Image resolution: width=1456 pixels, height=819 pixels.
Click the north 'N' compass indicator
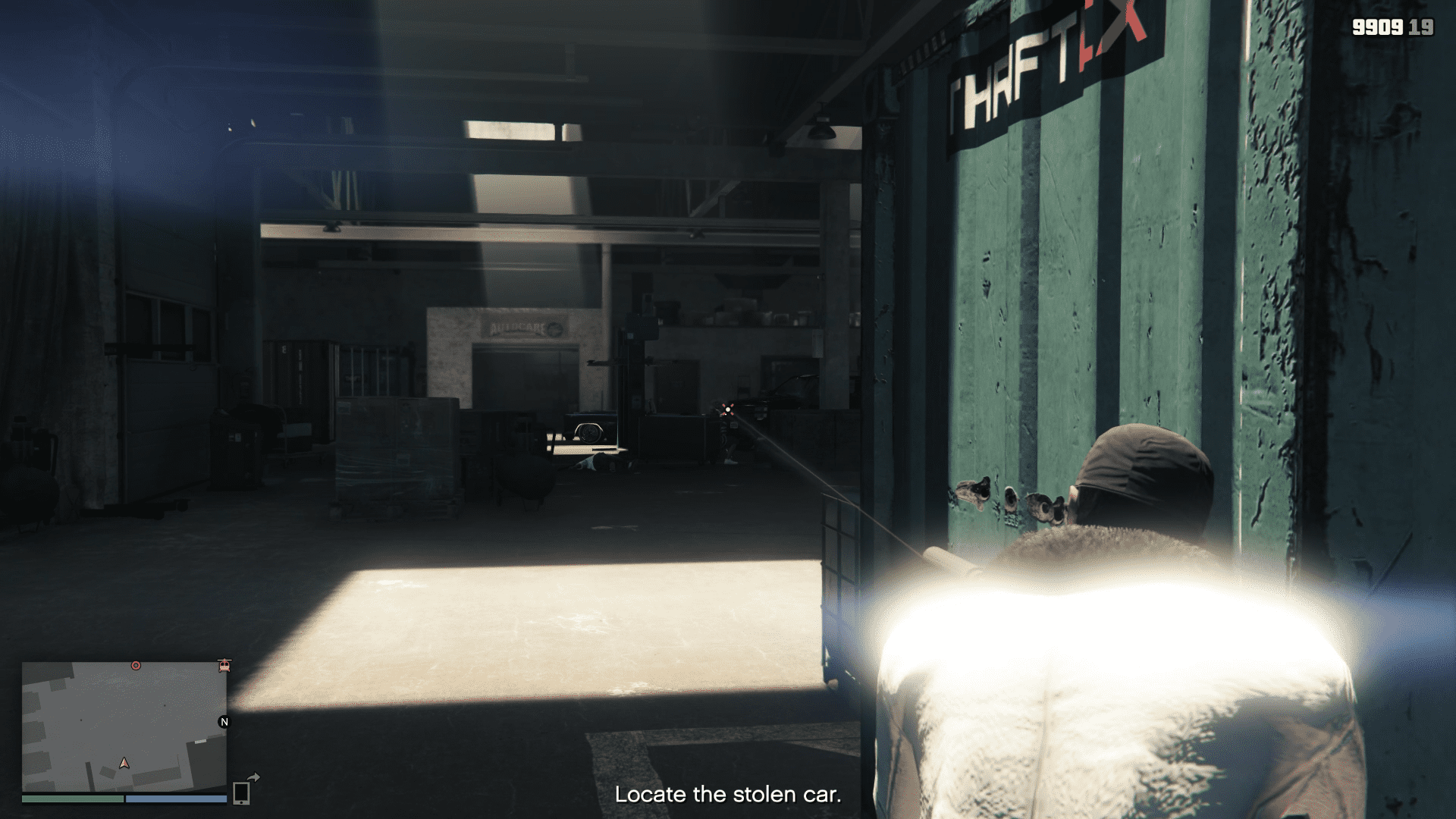[x=224, y=721]
